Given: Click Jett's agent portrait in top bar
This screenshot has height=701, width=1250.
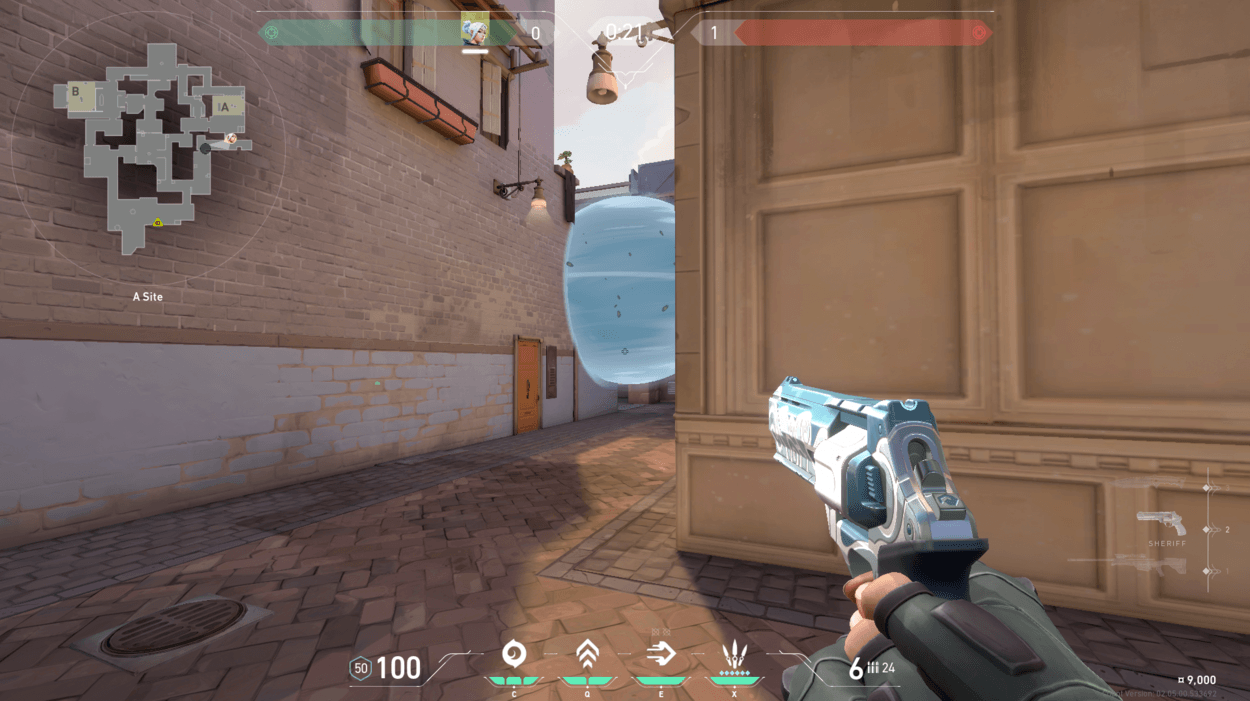Looking at the screenshot, I should [475, 29].
